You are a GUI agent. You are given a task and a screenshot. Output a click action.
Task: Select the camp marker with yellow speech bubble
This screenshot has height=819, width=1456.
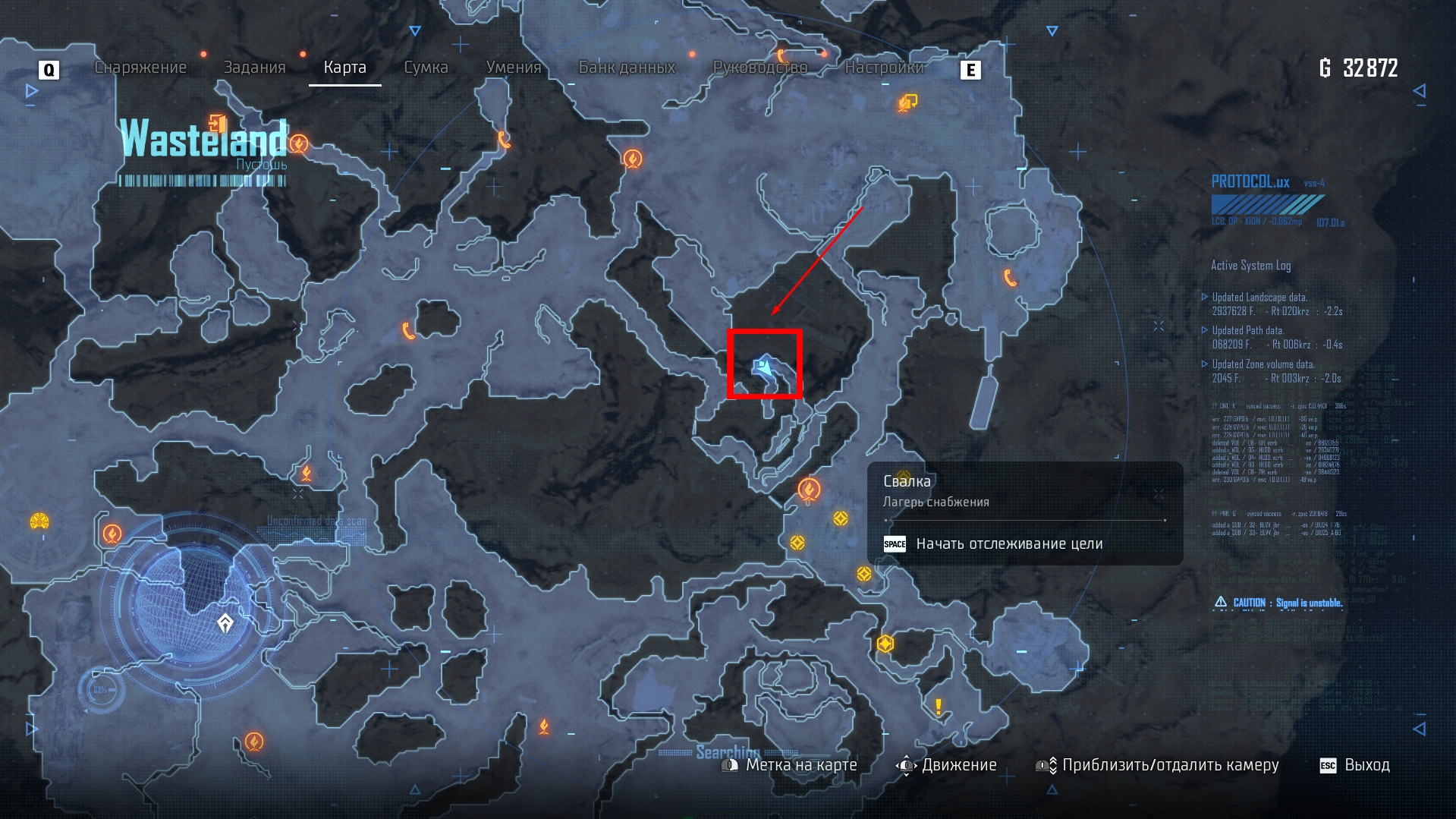[x=907, y=102]
